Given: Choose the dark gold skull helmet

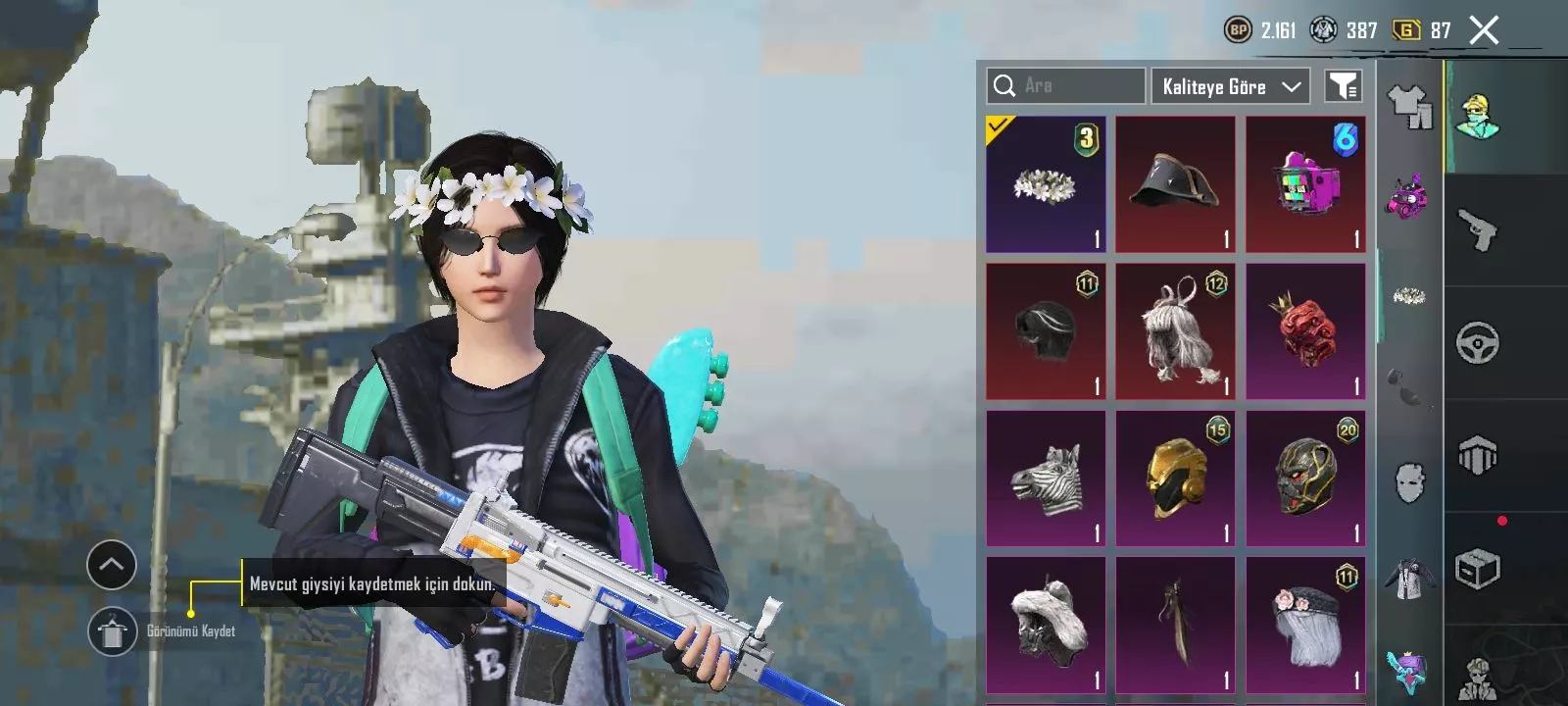Looking at the screenshot, I should (1305, 479).
